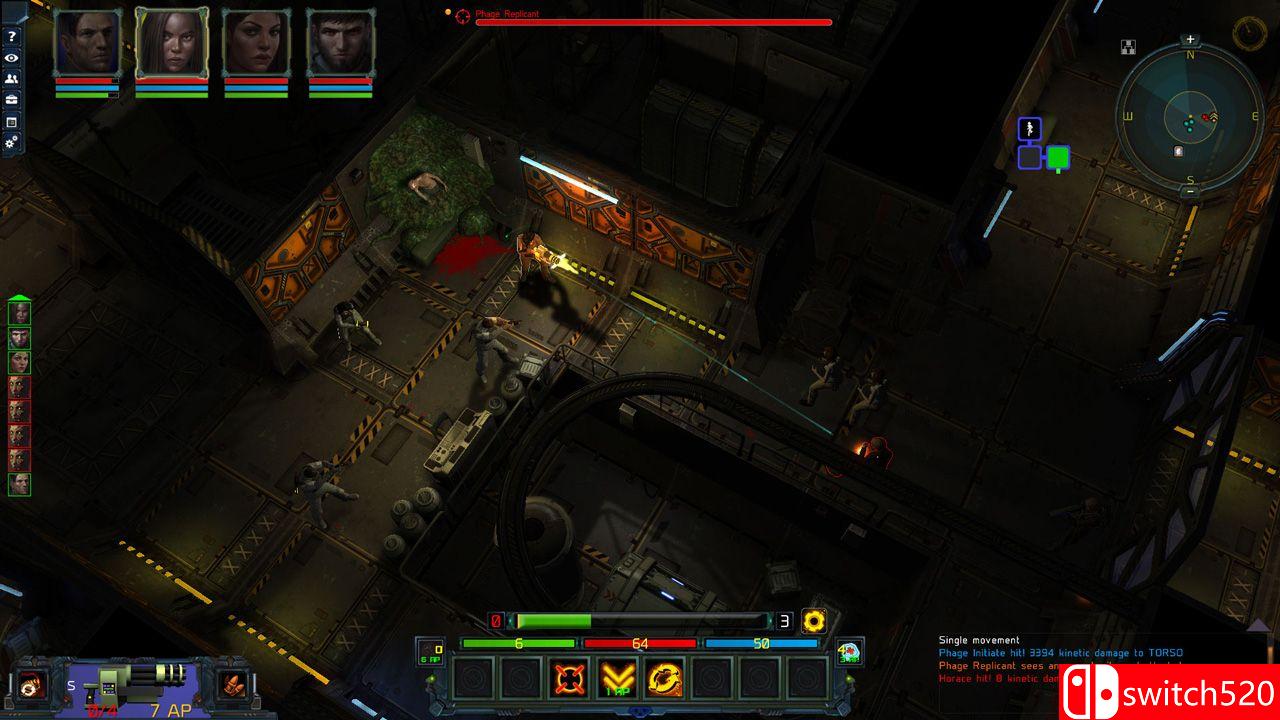This screenshot has height=720, width=1280.
Task: Select the first male squad portrait
Action: (87, 44)
